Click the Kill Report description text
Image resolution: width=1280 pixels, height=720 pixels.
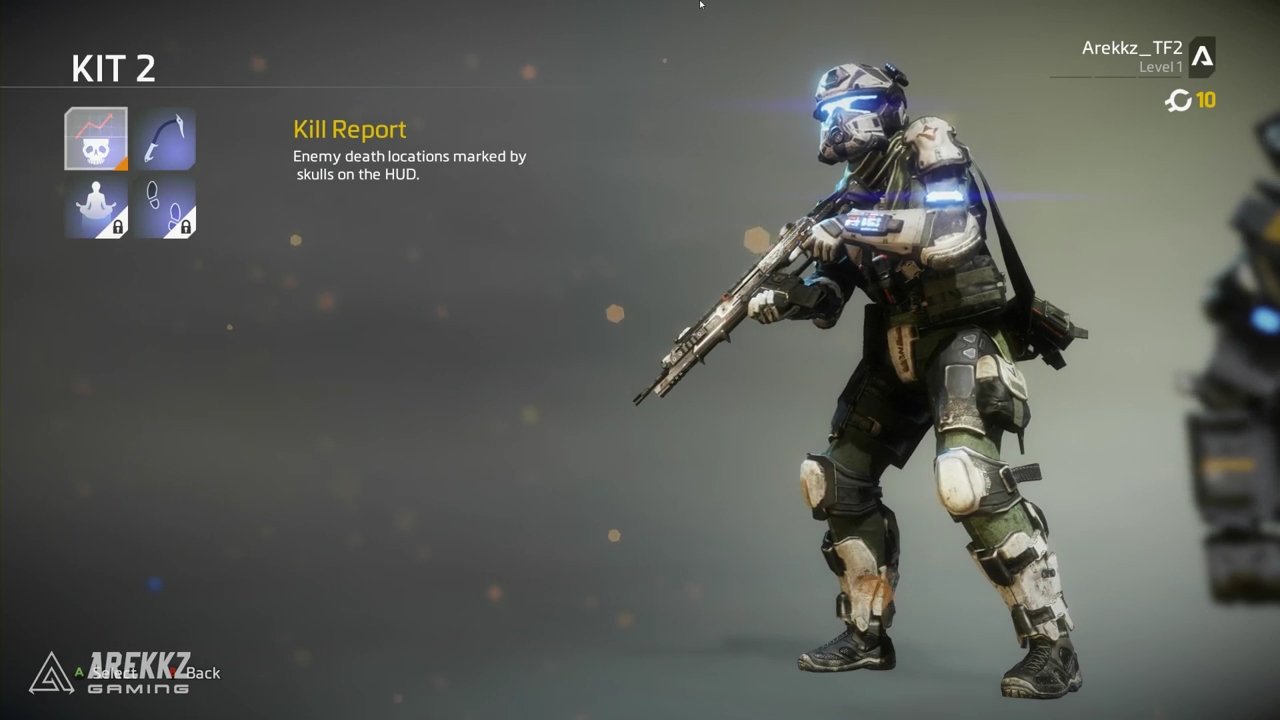tap(409, 165)
